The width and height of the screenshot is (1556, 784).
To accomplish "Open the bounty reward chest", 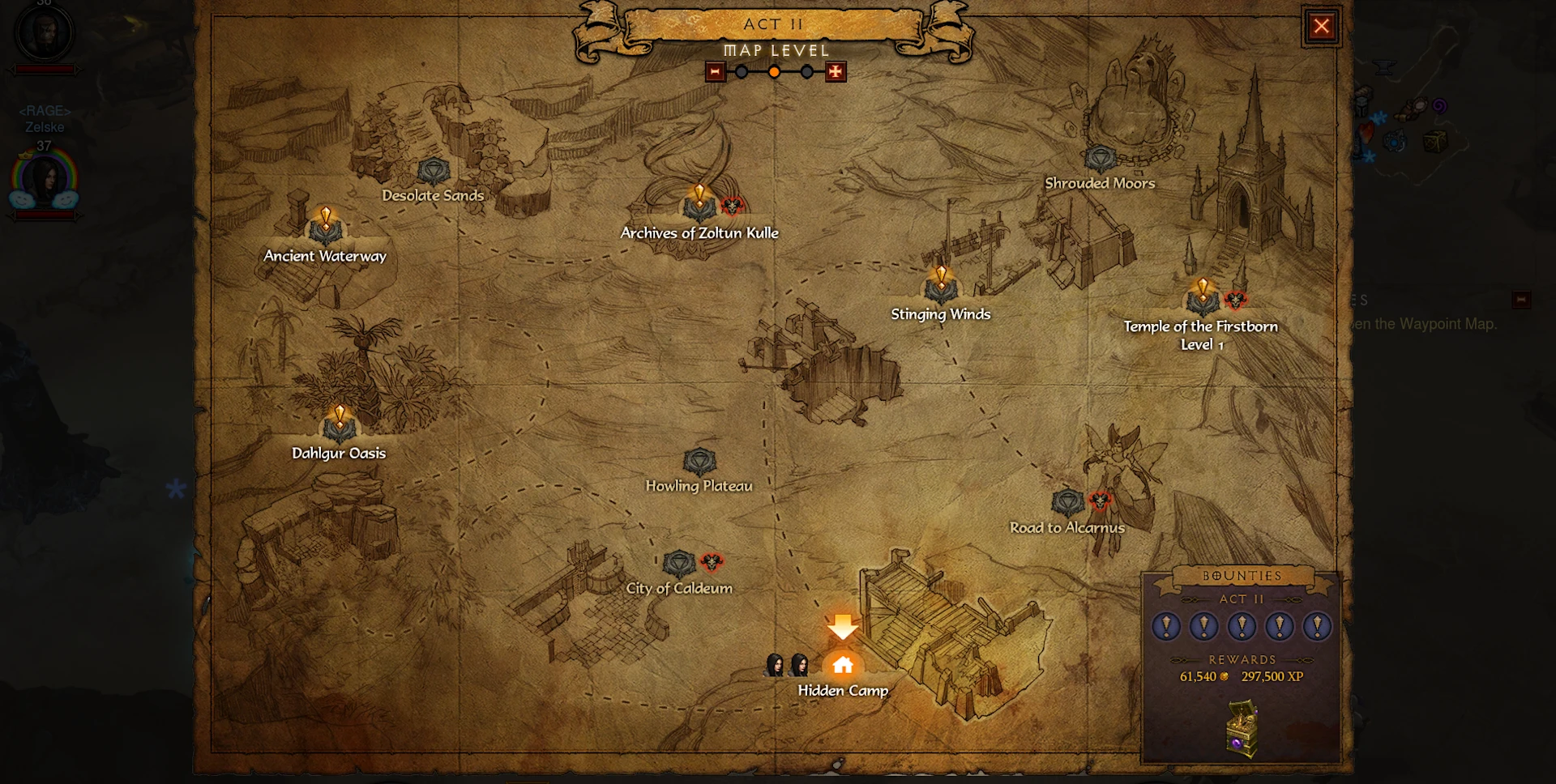I will (1242, 727).
